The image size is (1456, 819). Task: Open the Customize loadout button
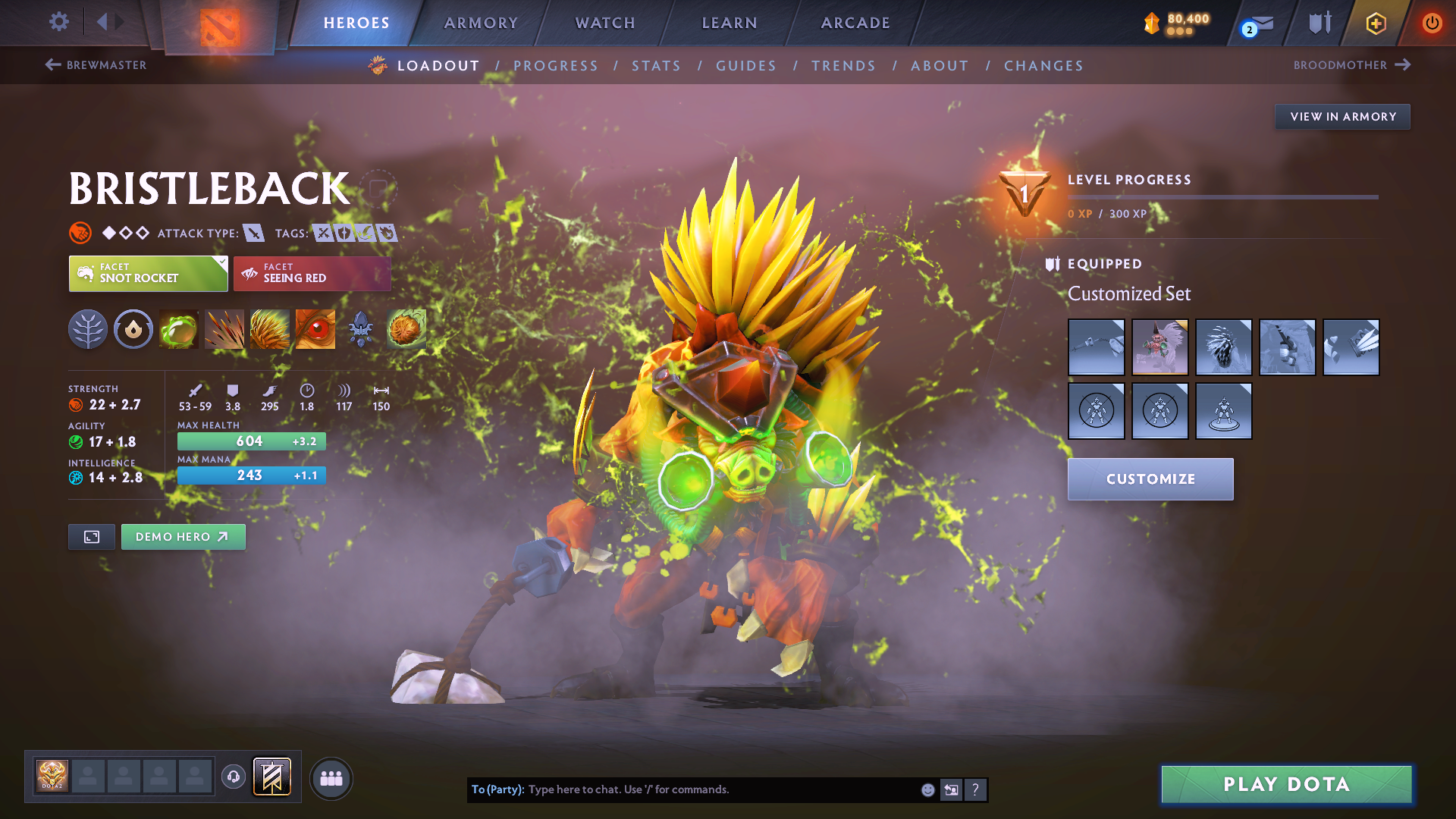(1150, 479)
